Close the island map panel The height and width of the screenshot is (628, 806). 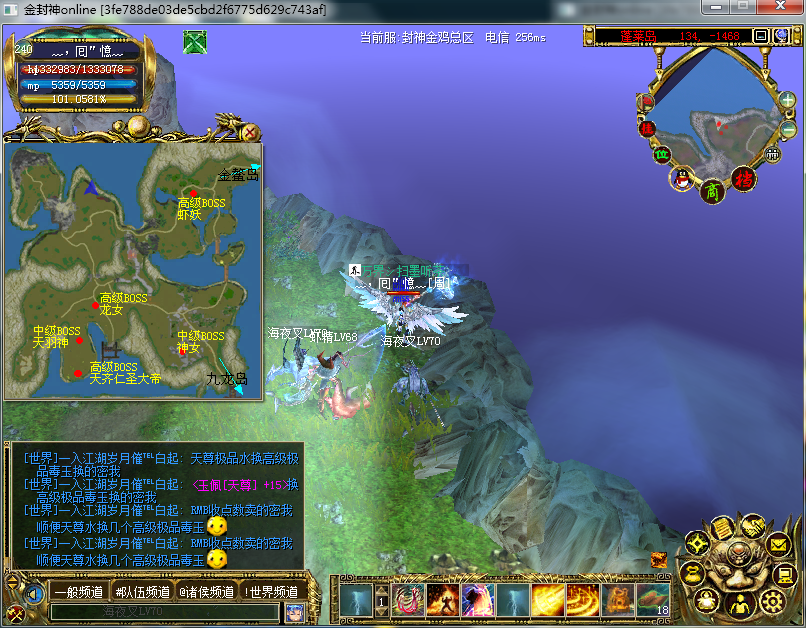click(251, 132)
